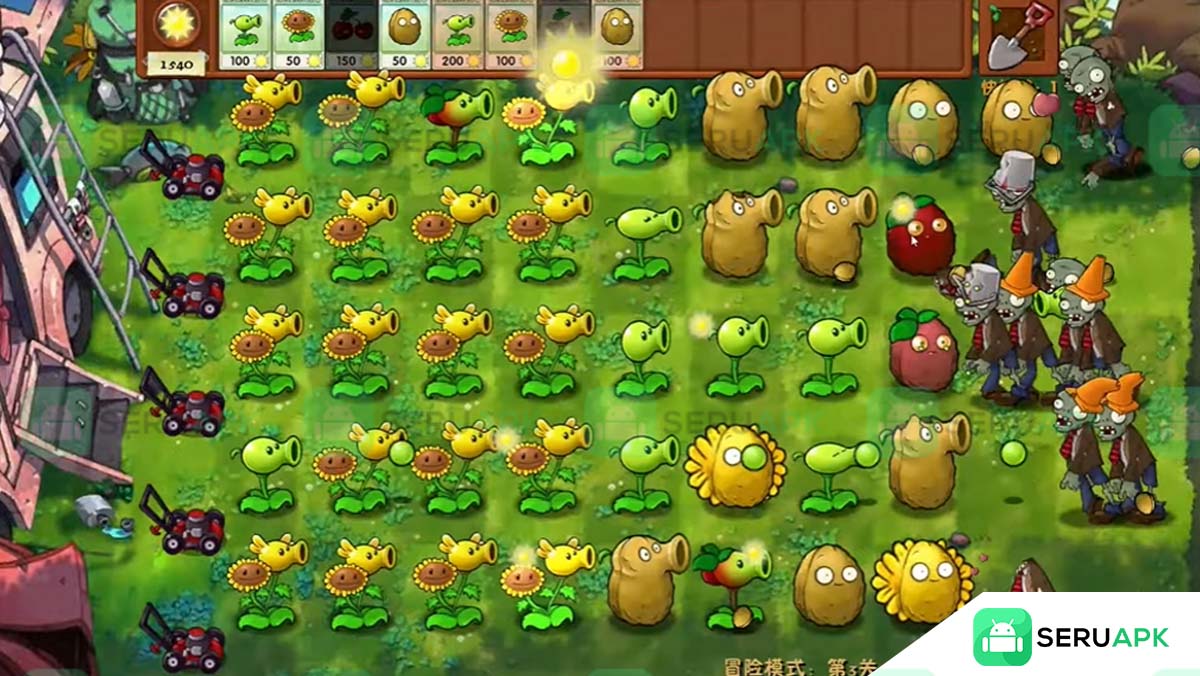The height and width of the screenshot is (676, 1200).
Task: Grab the shovel tool
Action: (x=1018, y=36)
